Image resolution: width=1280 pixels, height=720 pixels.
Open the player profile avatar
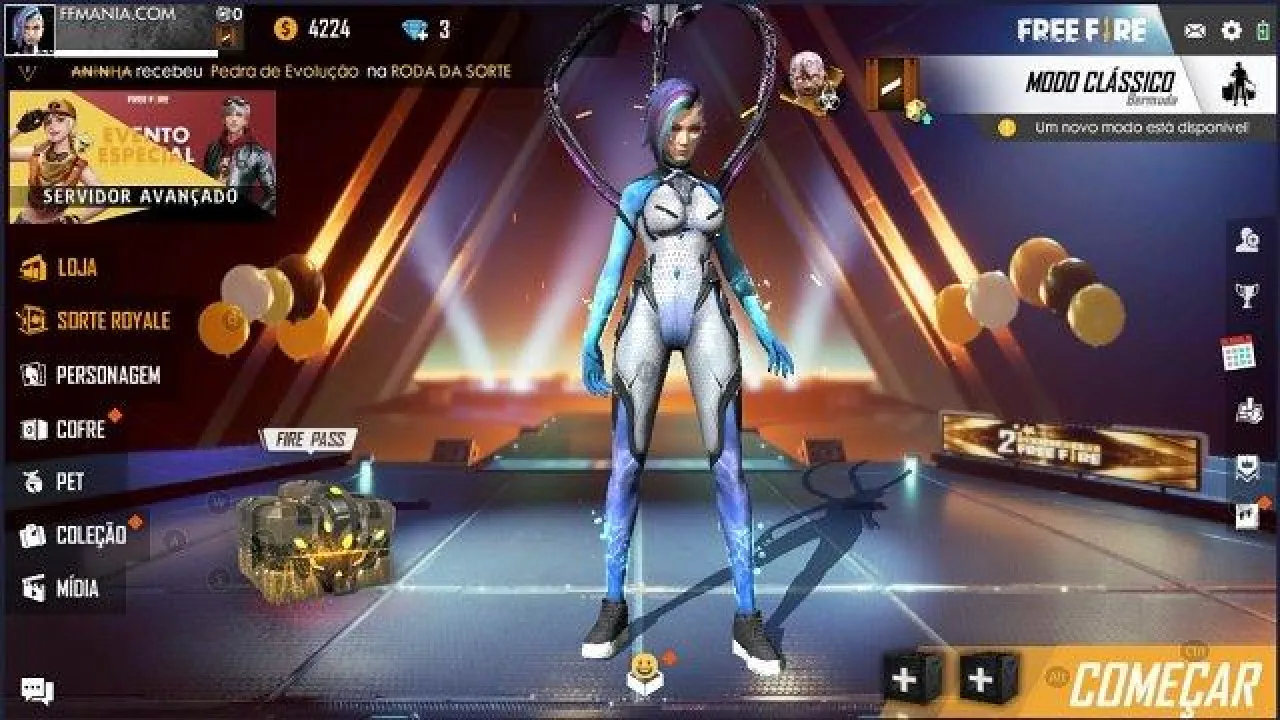30,29
